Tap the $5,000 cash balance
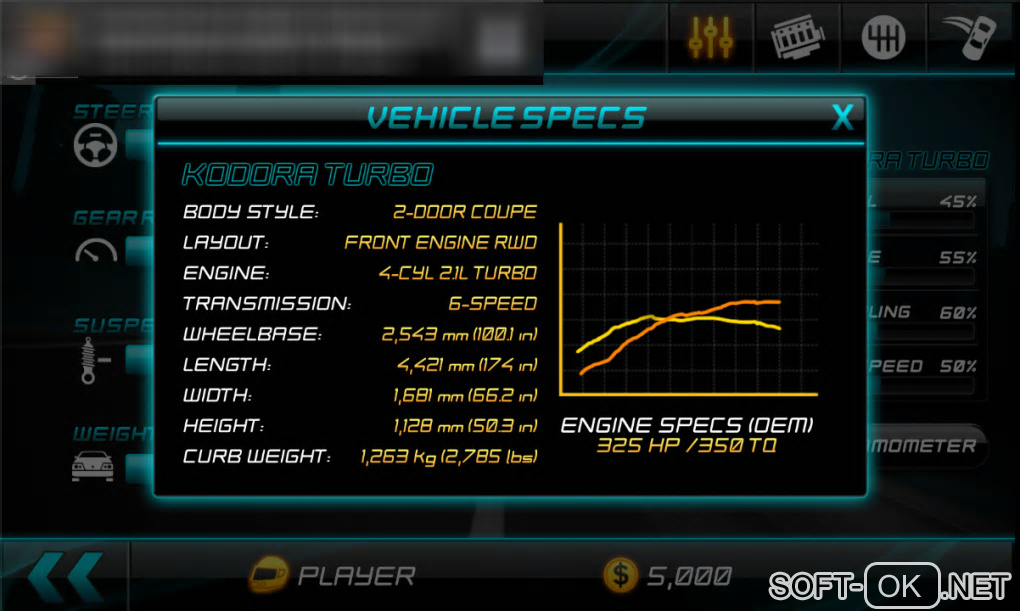The height and width of the screenshot is (611, 1020). [x=668, y=575]
